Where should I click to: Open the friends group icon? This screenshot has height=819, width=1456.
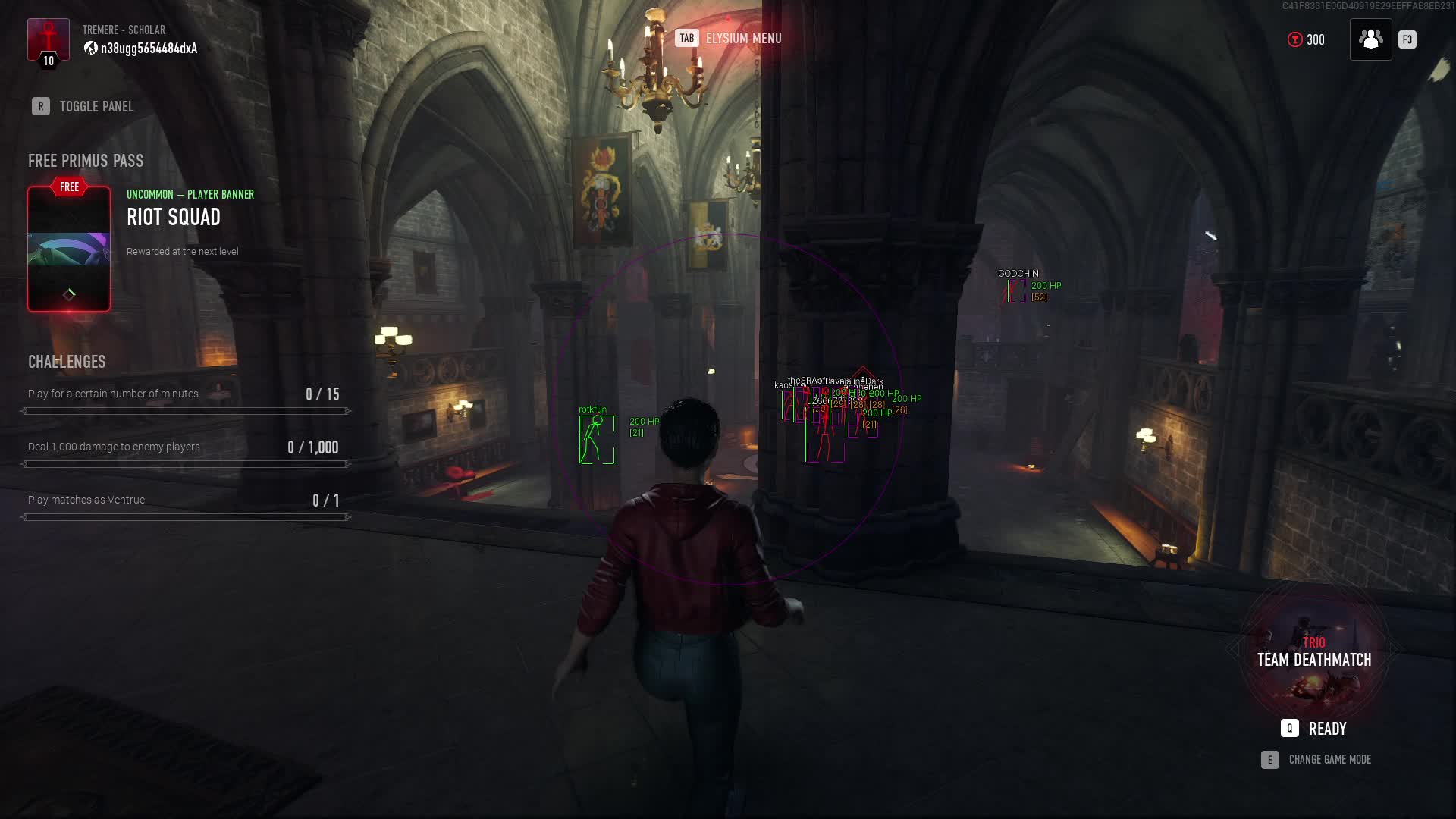pyautogui.click(x=1370, y=39)
